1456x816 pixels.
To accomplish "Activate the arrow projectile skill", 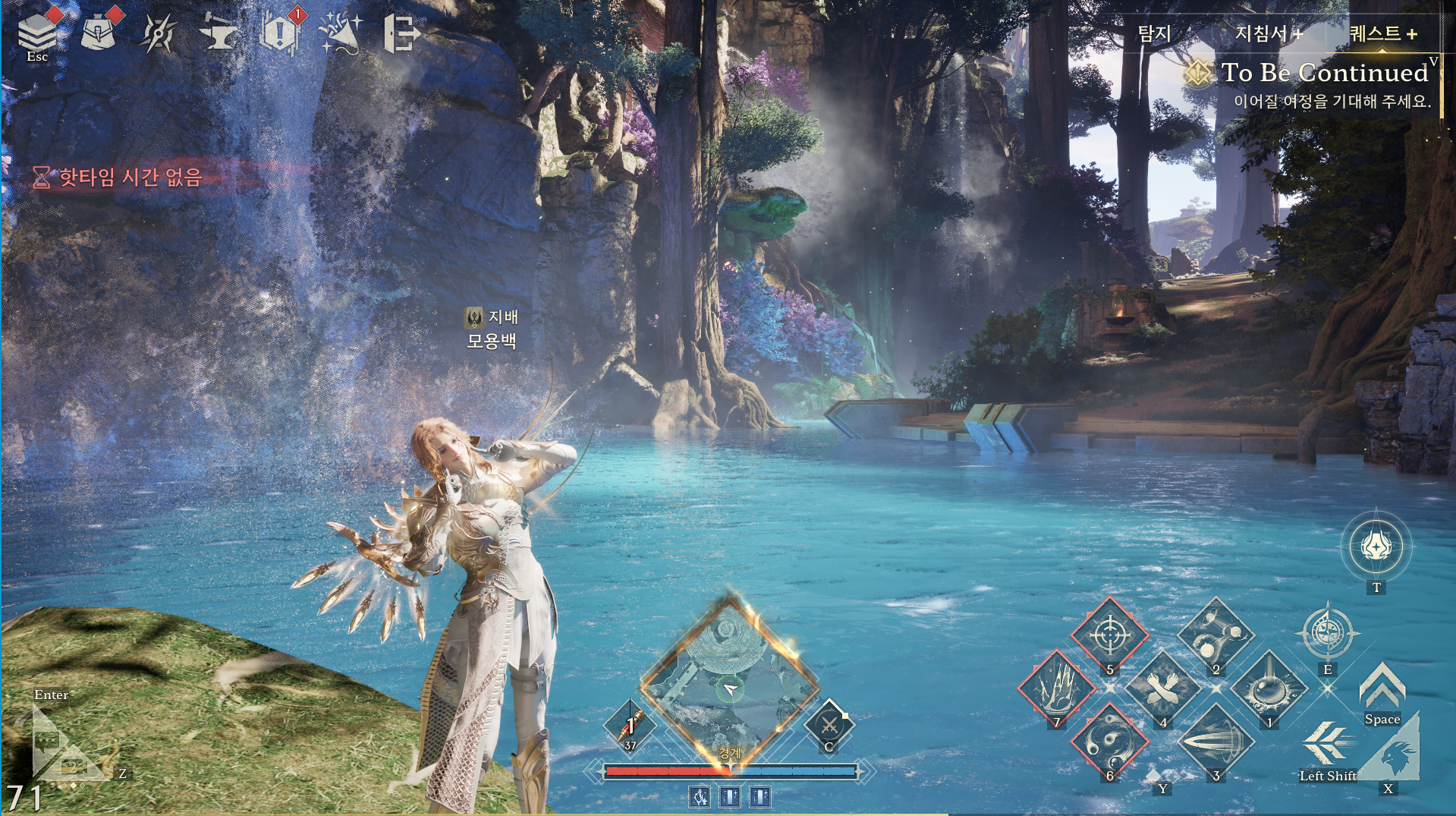I will [x=1215, y=741].
